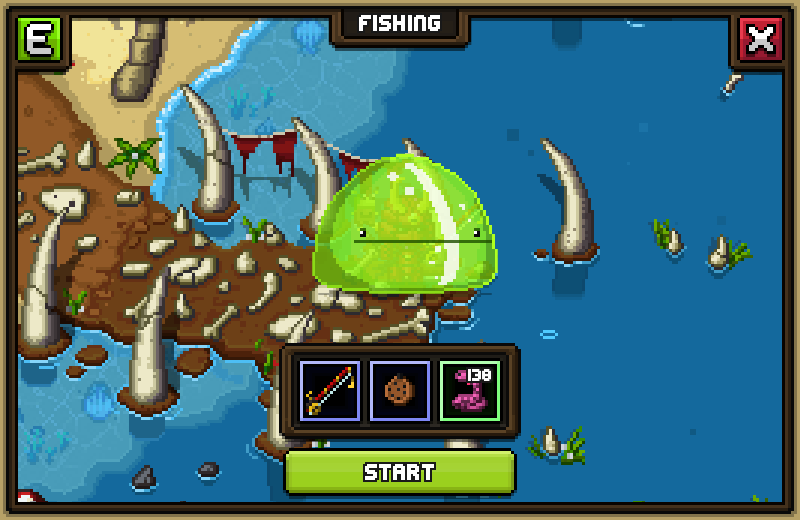Pick the pink worm bait slot
Screen dimensions: 800x520
[x=470, y=391]
